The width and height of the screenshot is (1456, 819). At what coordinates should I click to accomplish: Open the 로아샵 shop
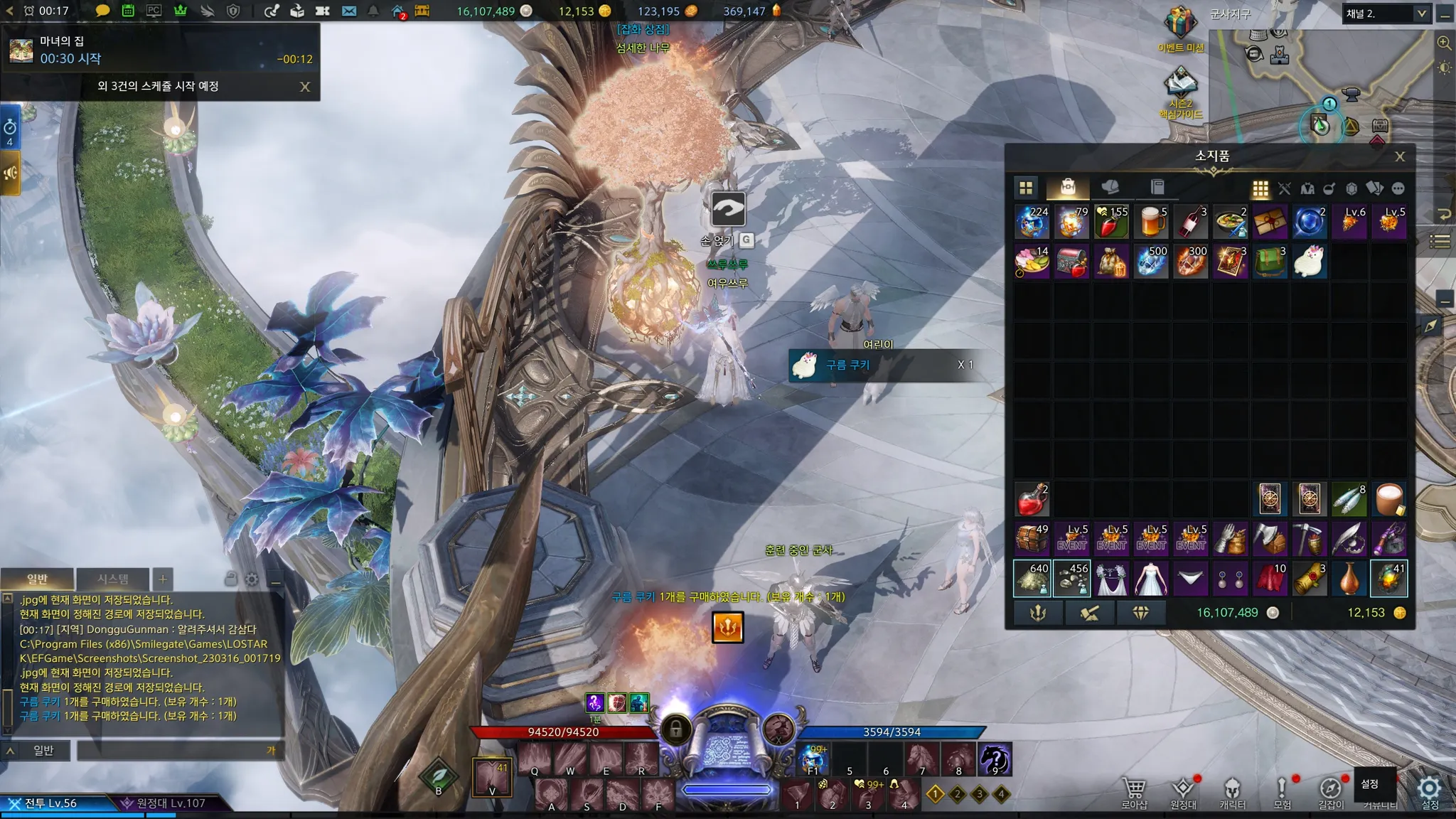[1134, 791]
